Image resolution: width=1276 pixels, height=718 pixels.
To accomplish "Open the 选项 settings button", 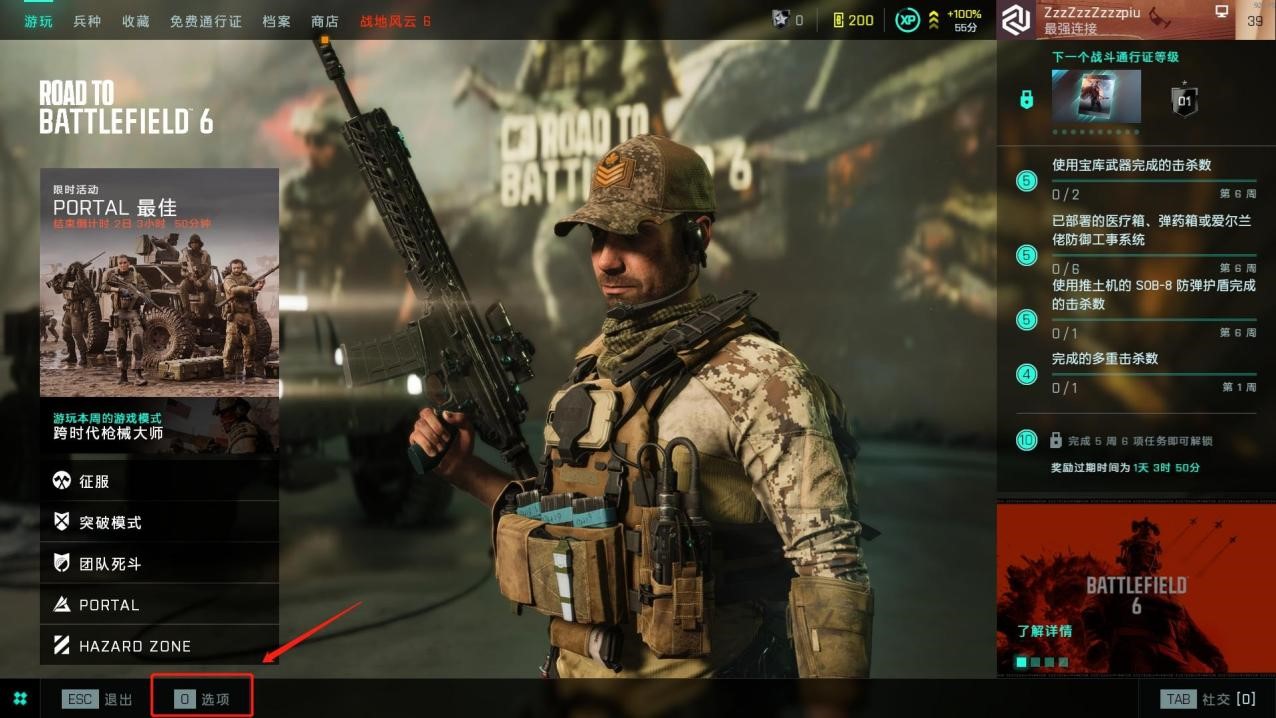I will click(x=202, y=699).
